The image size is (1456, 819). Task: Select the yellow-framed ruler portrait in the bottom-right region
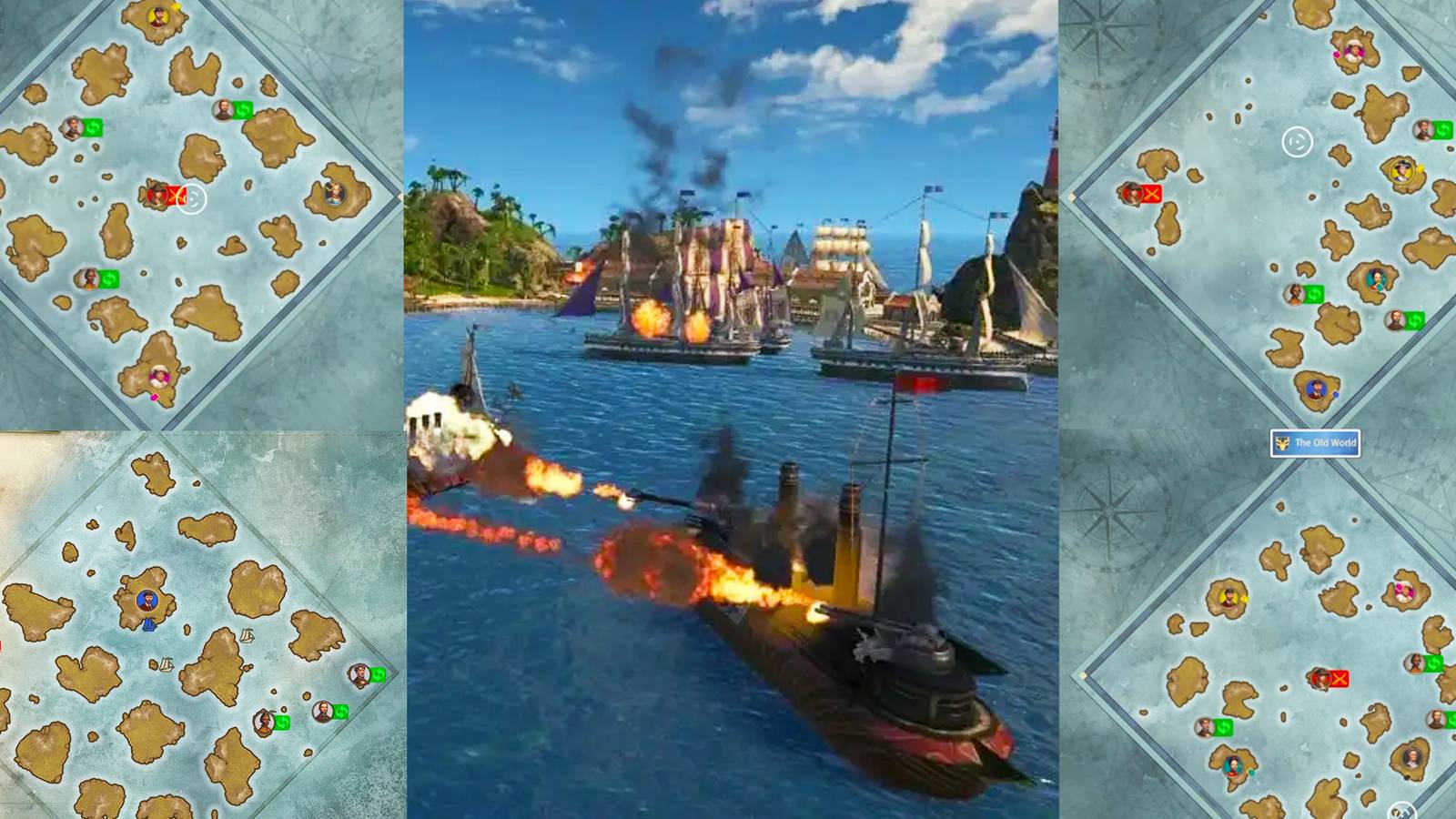click(x=1228, y=596)
